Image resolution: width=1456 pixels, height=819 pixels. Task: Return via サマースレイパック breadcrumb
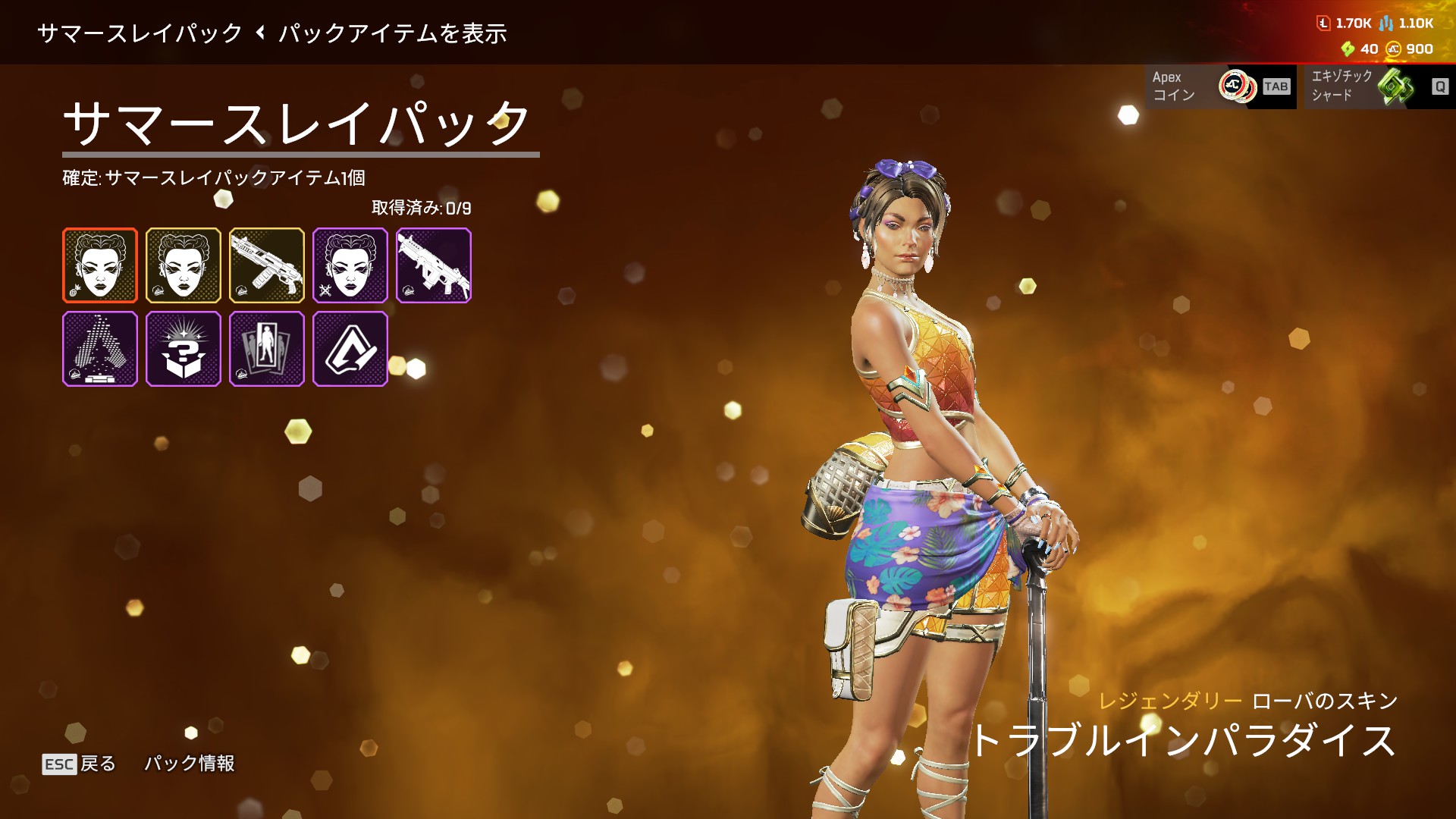point(140,33)
